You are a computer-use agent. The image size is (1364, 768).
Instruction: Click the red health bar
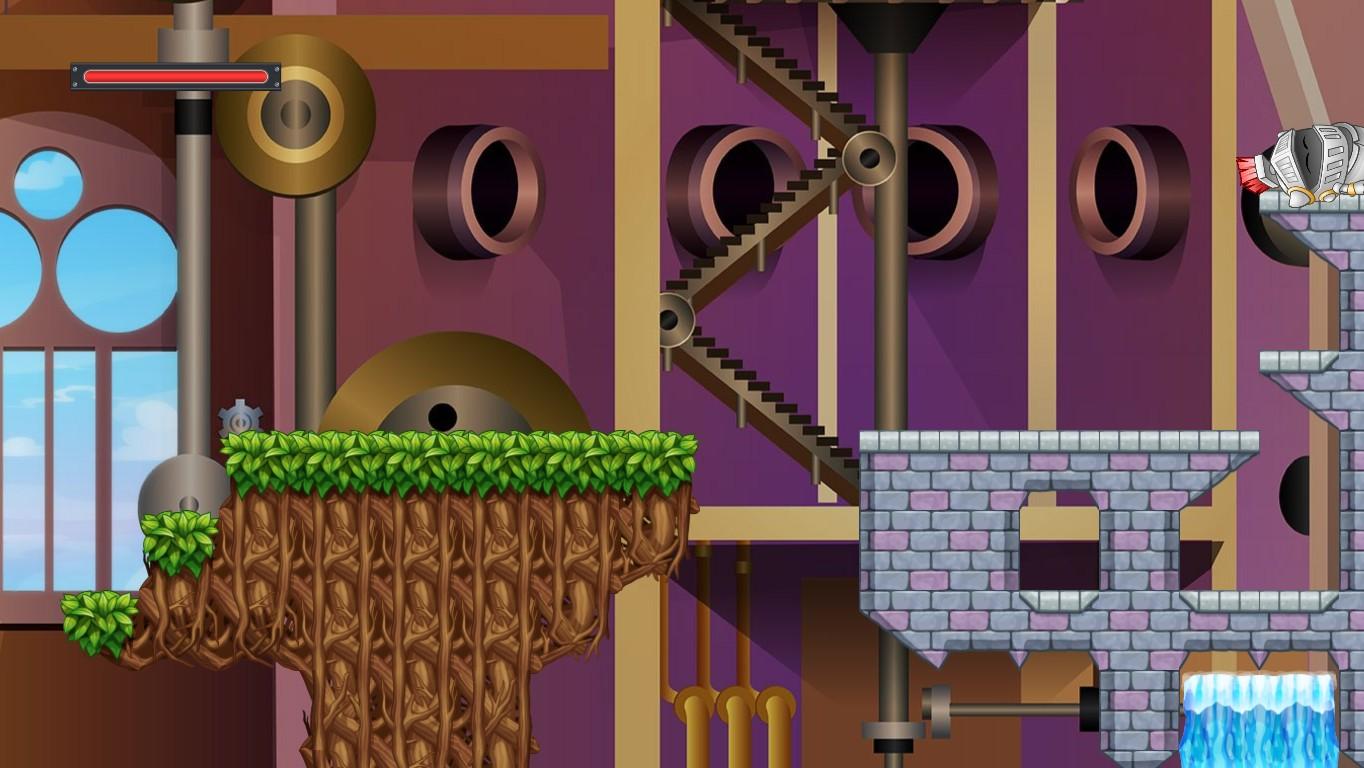pos(175,75)
